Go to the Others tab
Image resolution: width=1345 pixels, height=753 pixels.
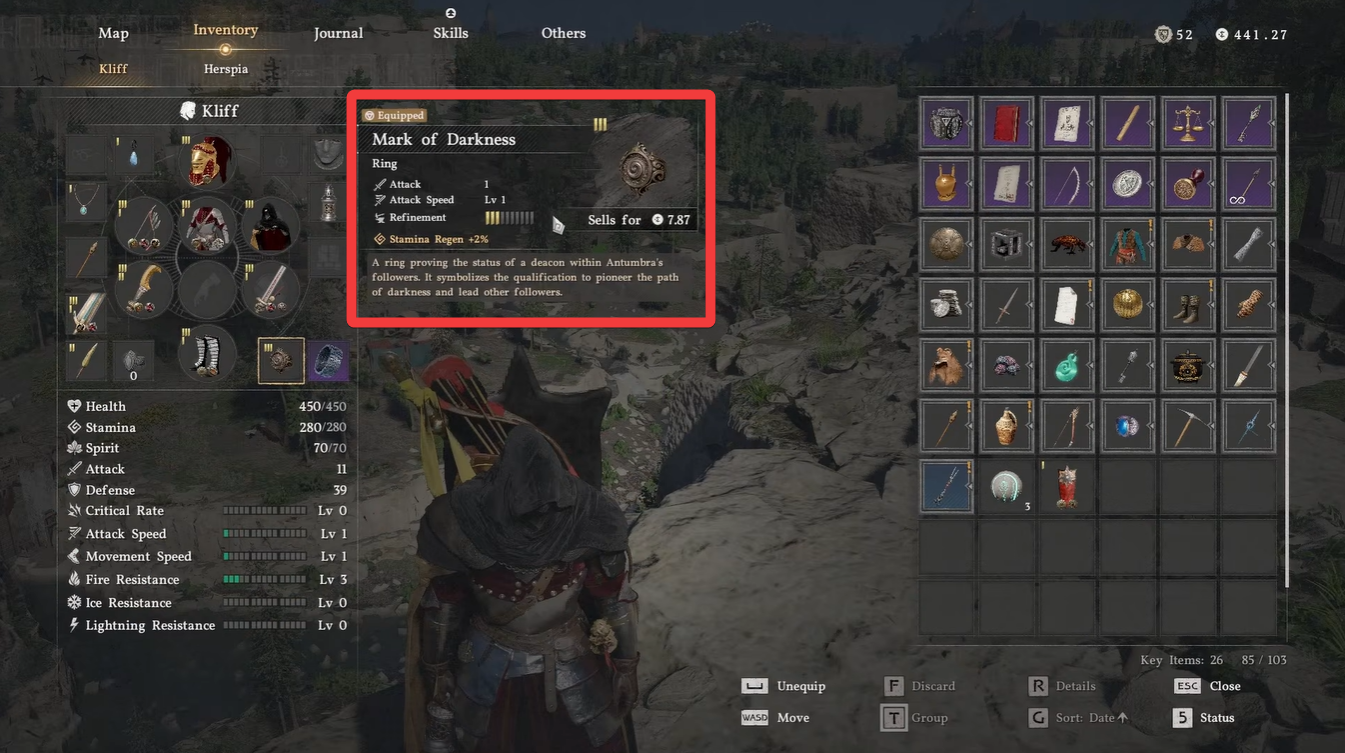tap(563, 33)
